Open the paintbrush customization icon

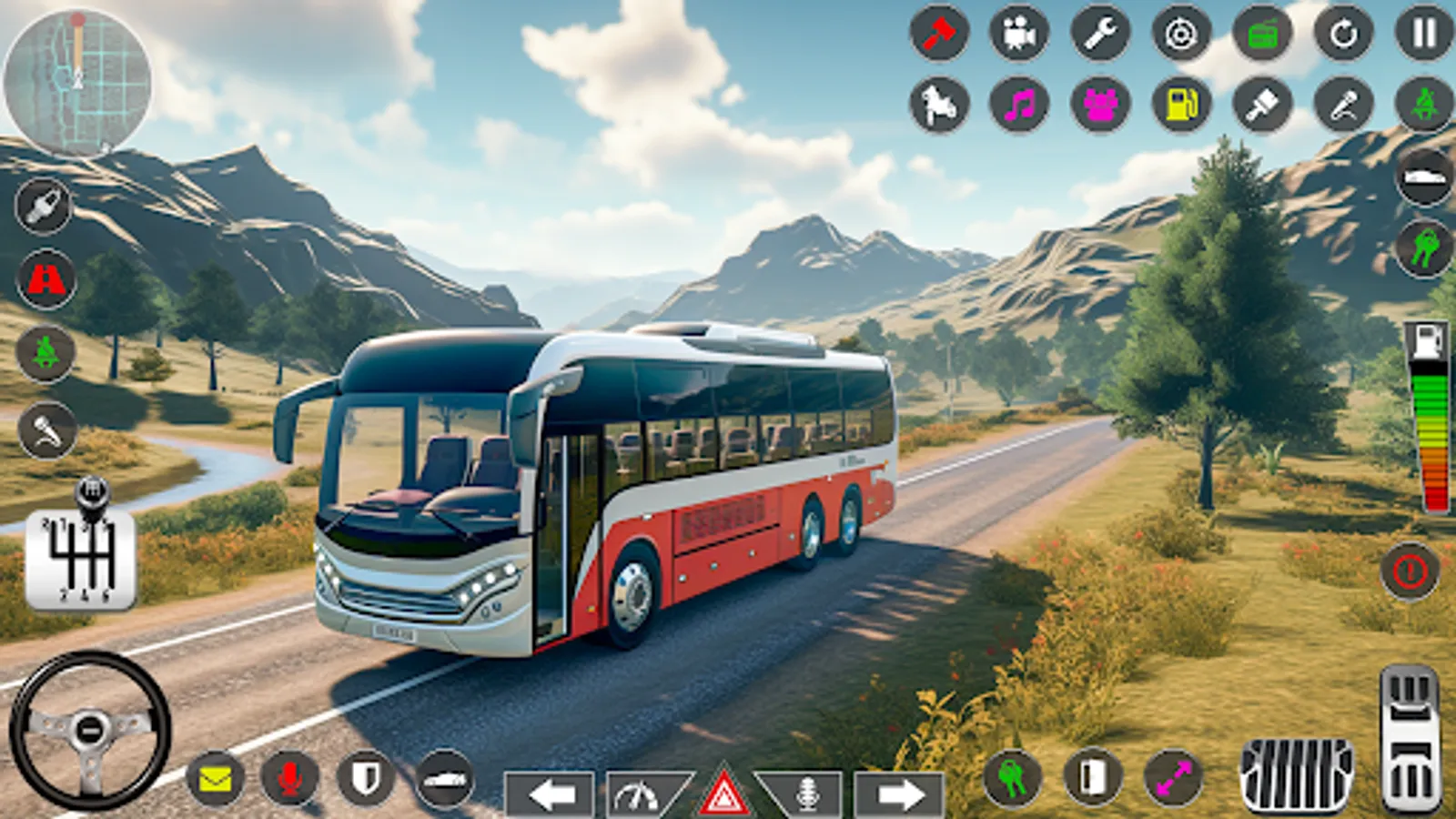click(x=1262, y=105)
